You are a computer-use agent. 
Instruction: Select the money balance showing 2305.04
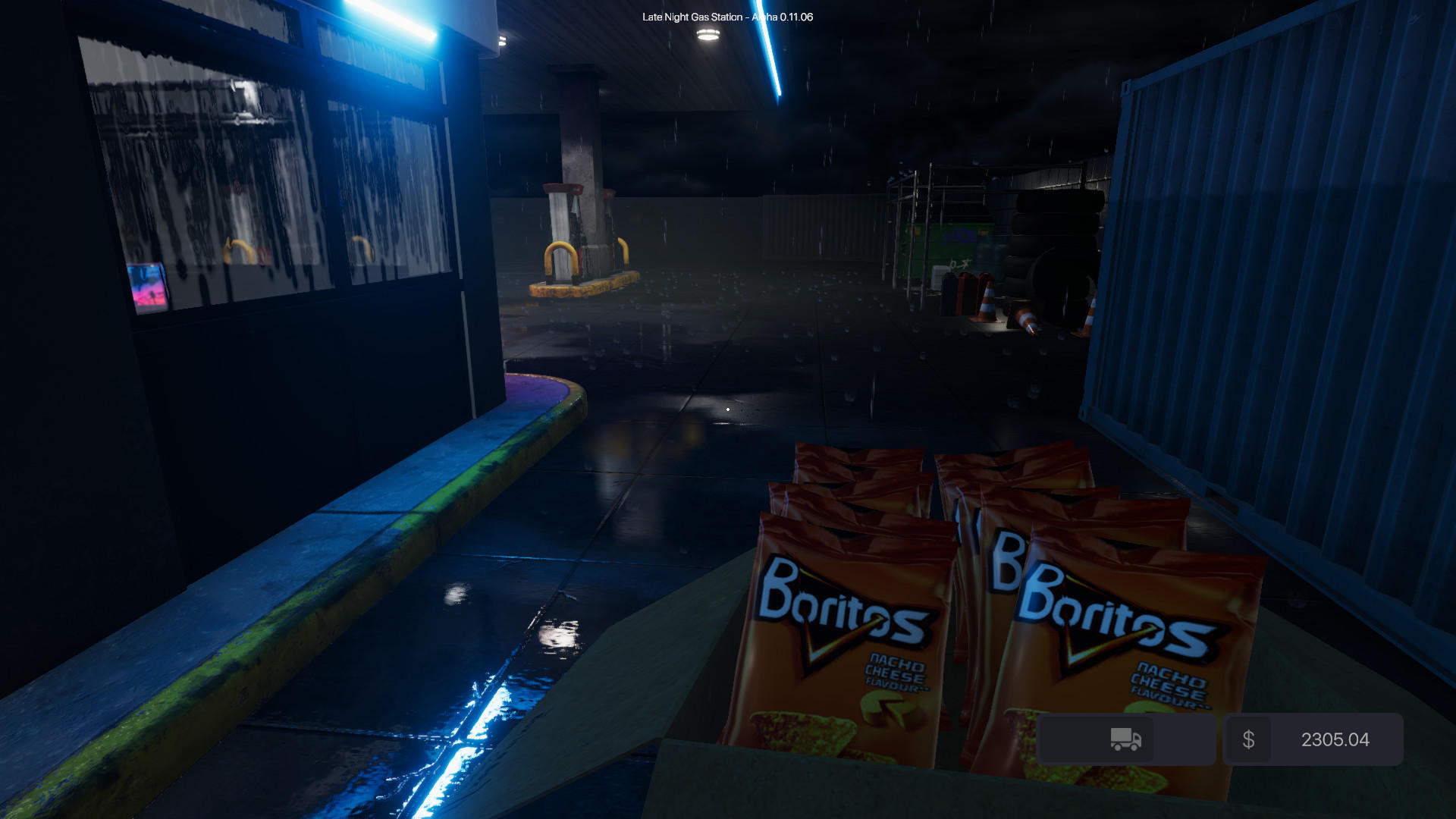tap(1334, 739)
